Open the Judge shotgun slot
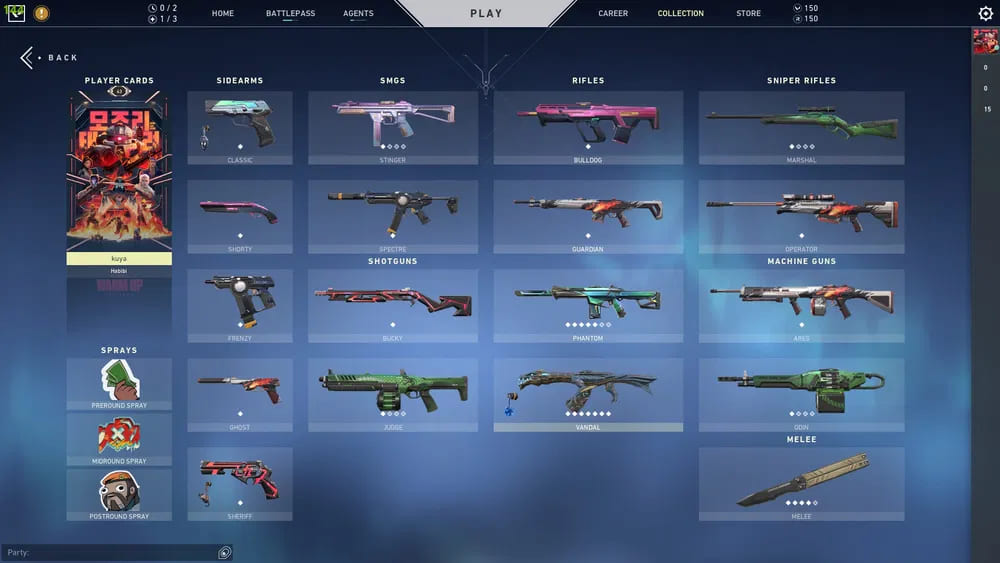 coord(393,395)
